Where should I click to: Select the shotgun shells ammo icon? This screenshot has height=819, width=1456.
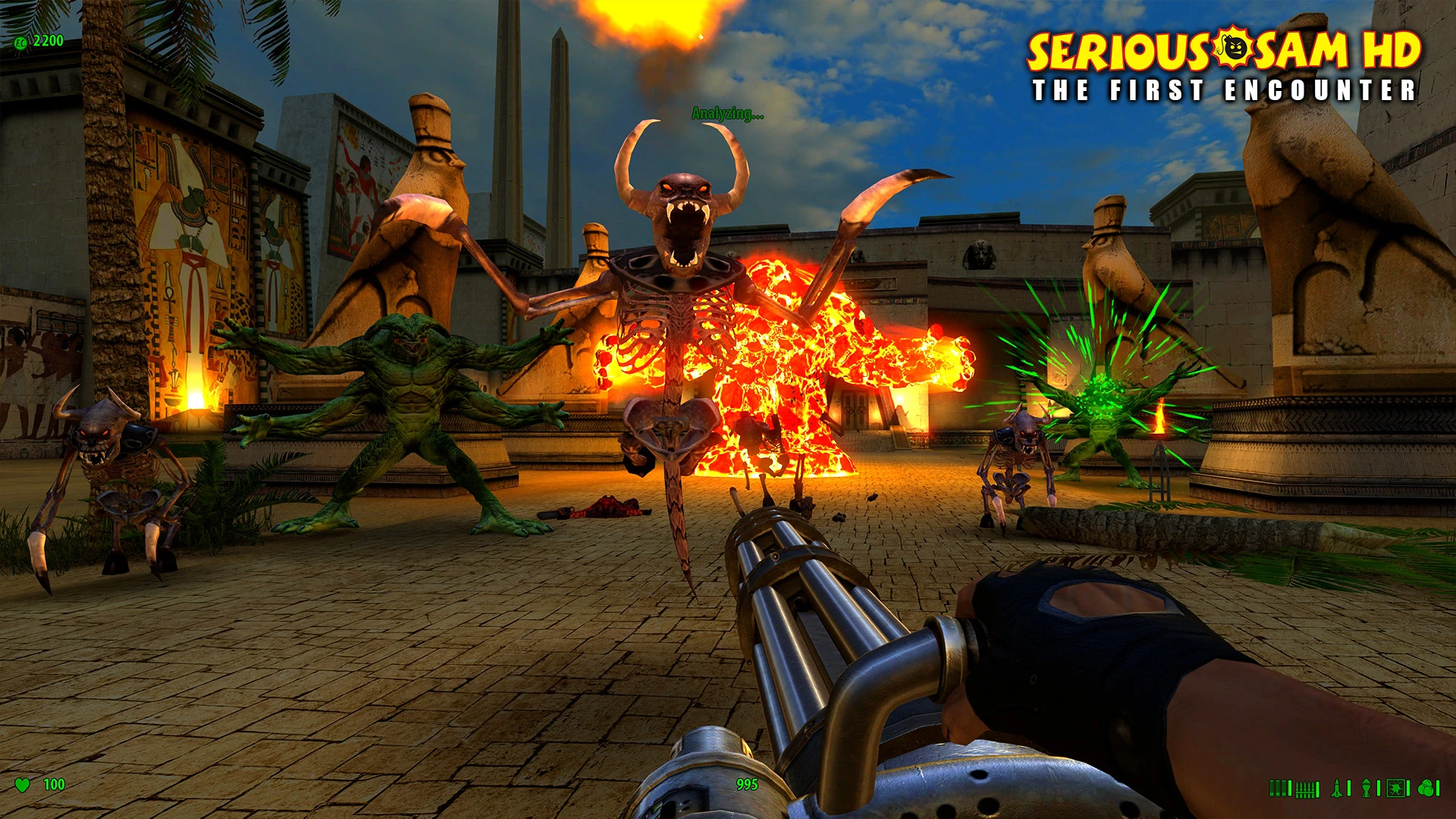[1278, 789]
